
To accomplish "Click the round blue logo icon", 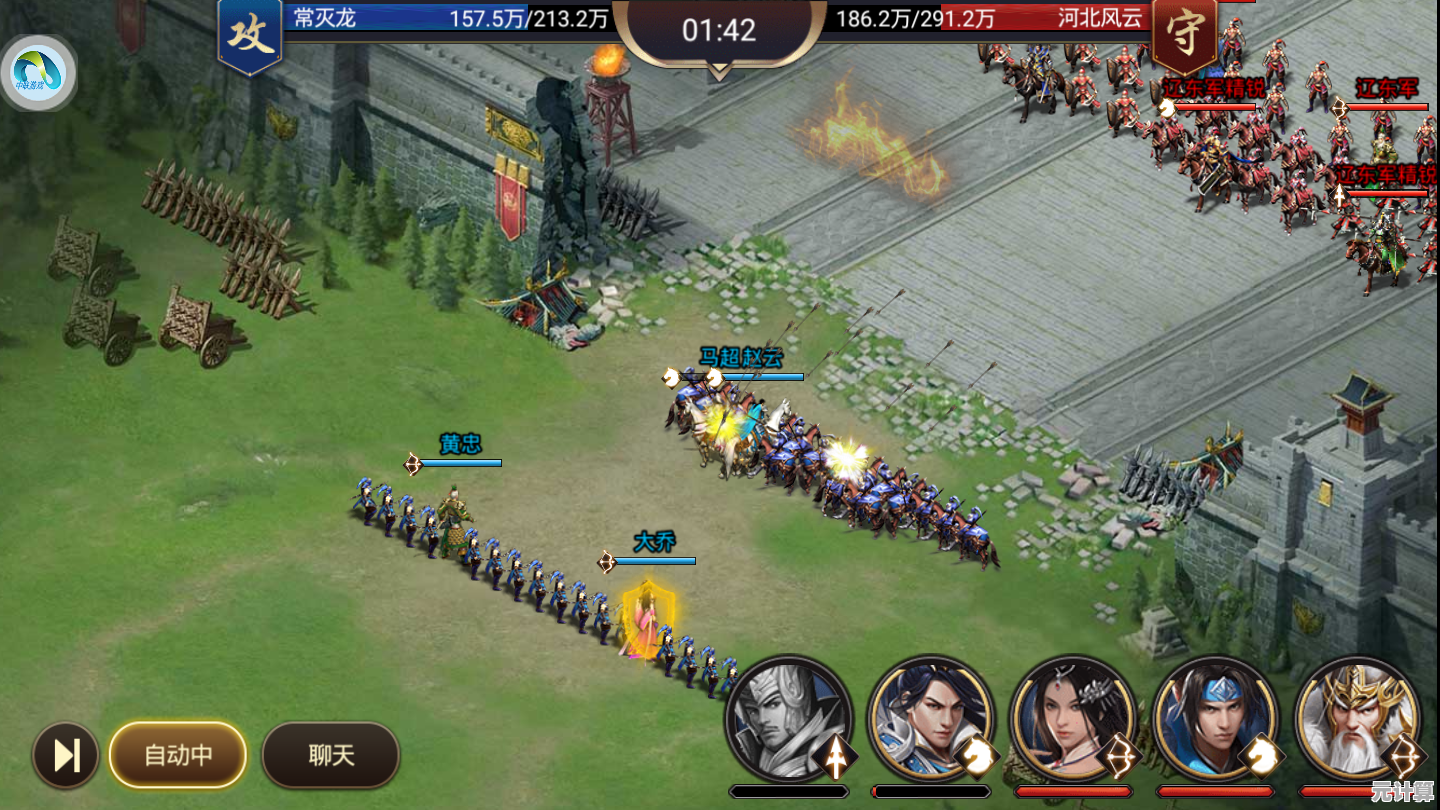I will point(39,73).
